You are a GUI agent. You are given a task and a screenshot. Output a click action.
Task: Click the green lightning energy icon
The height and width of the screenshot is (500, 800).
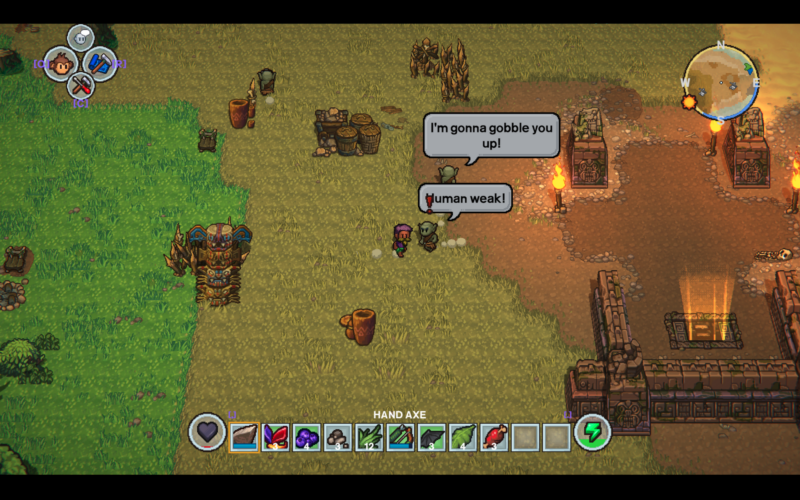point(592,432)
